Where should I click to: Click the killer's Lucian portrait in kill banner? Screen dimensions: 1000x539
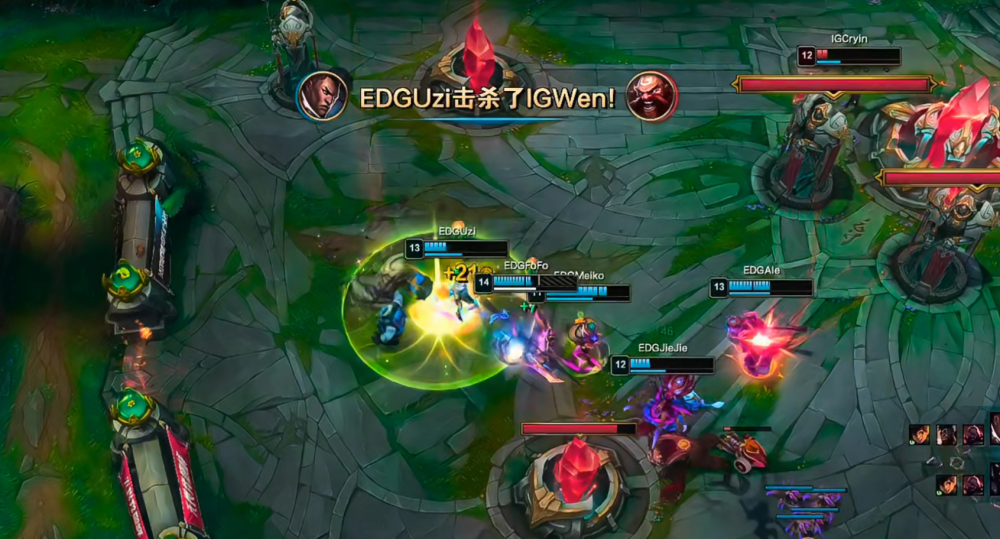pos(322,96)
